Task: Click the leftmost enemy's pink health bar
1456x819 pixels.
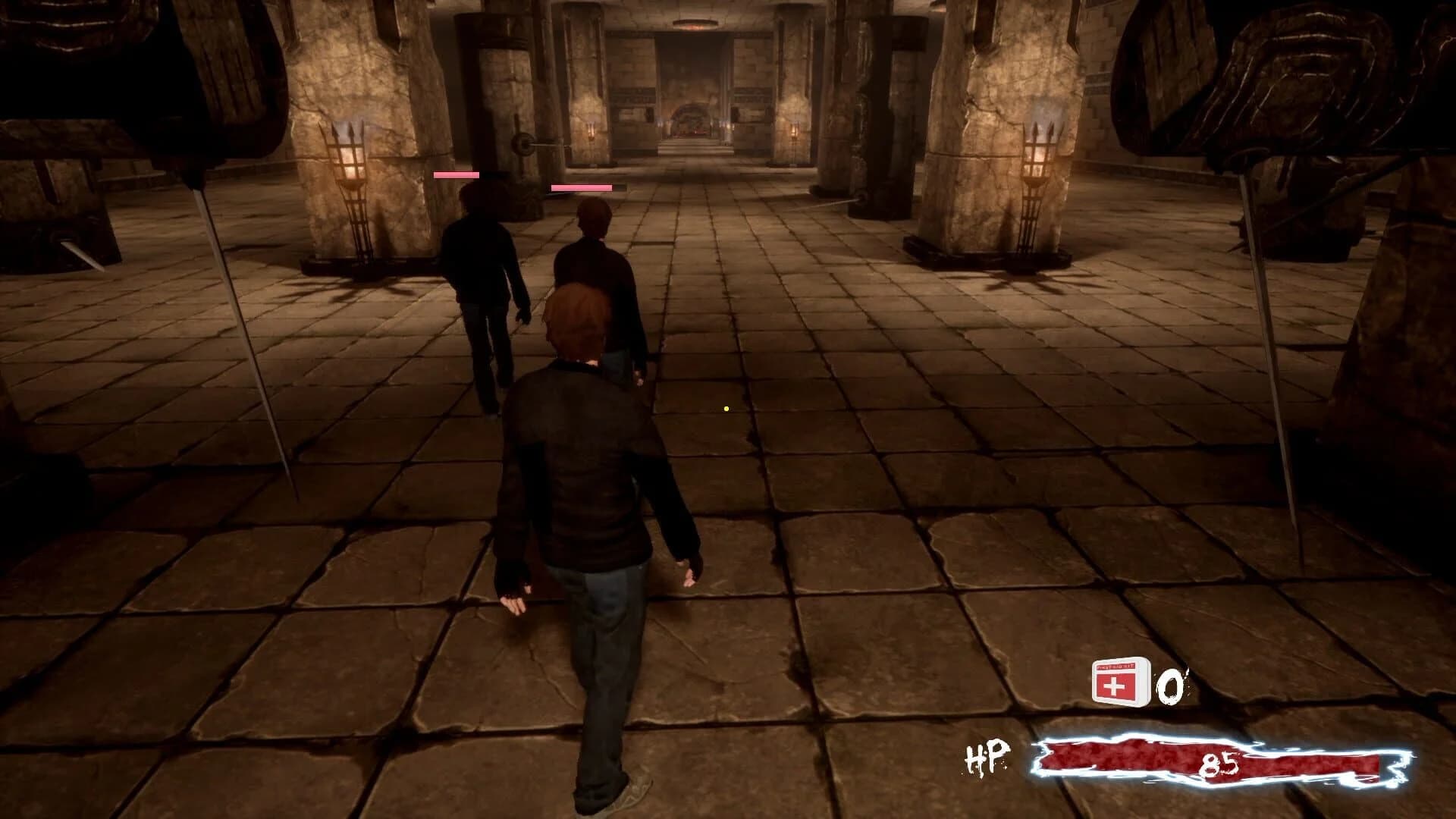Action: point(455,174)
